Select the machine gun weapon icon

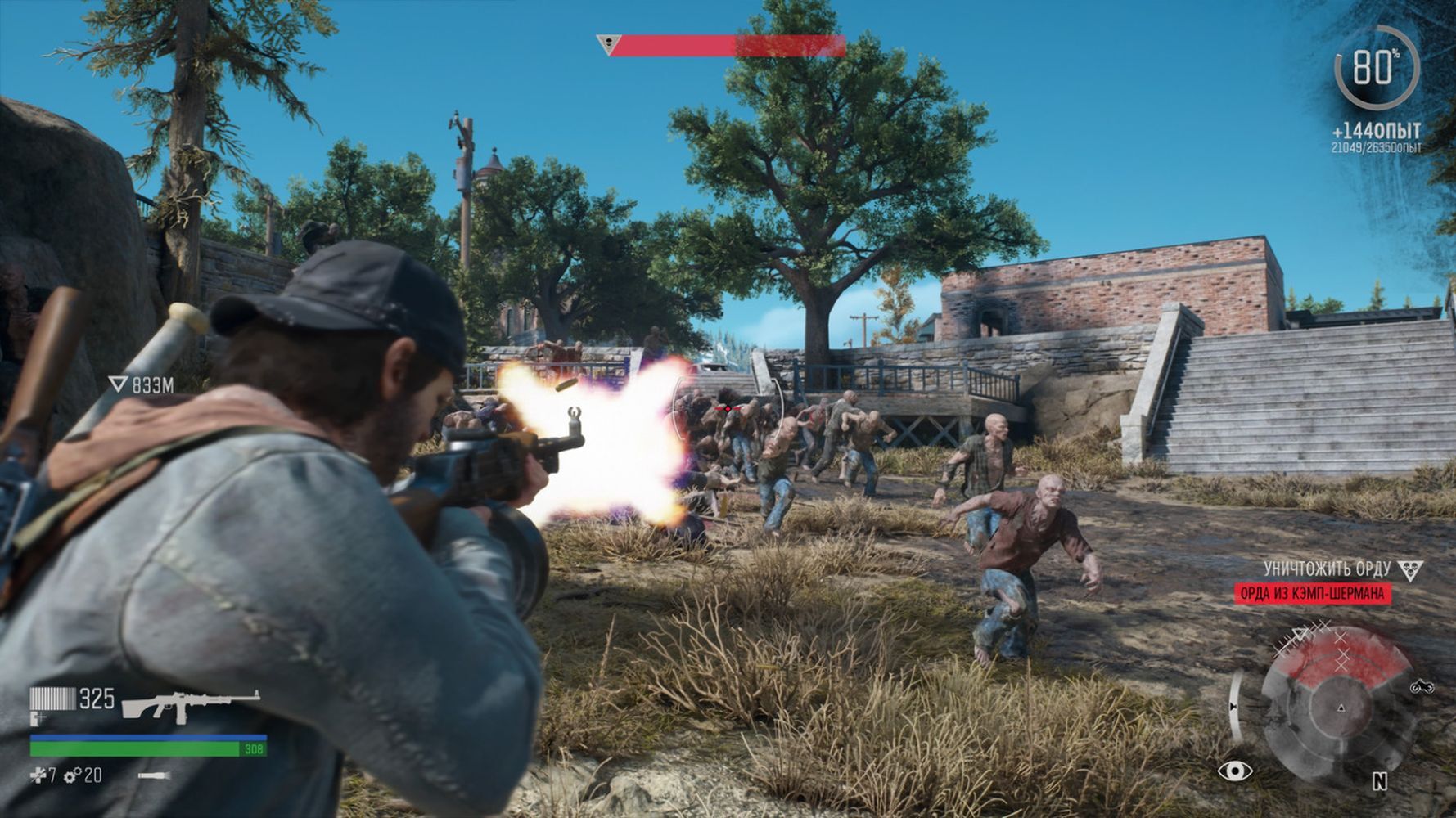191,705
